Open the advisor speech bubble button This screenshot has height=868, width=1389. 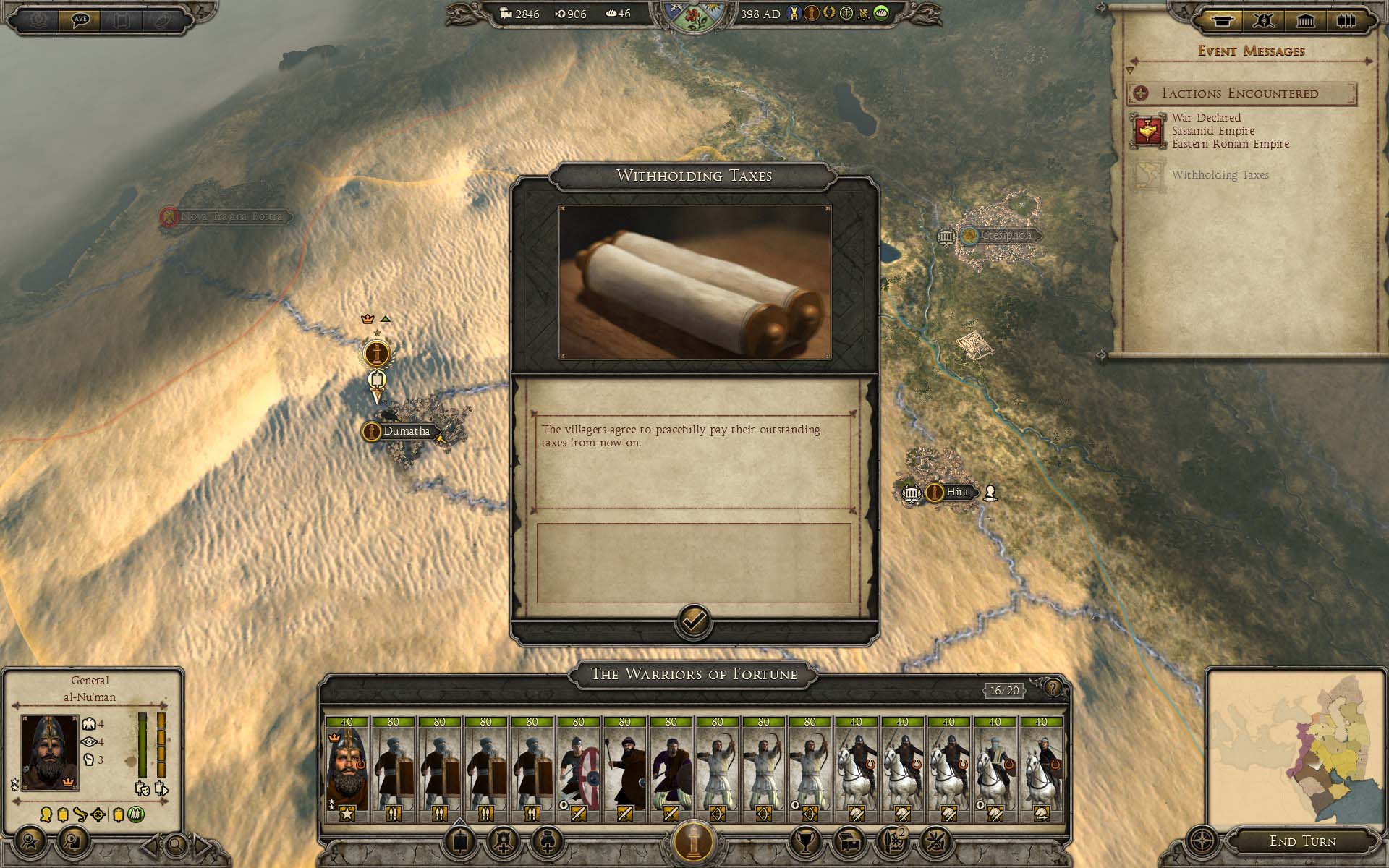80,20
